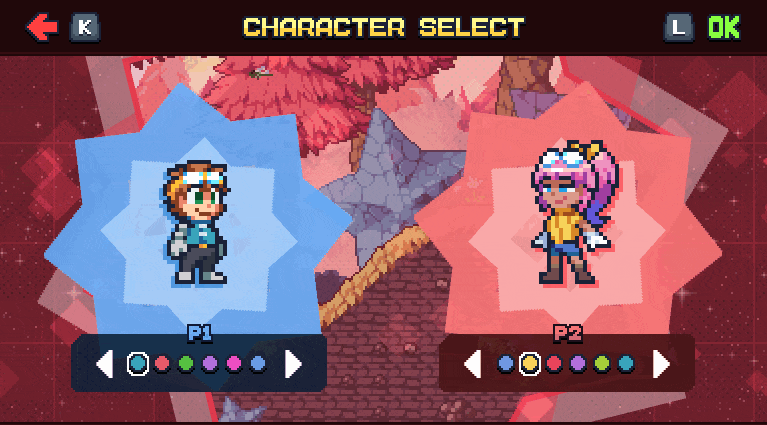The width and height of the screenshot is (767, 425).
Task: Pick the blue color for P2
Action: pyautogui.click(x=506, y=364)
